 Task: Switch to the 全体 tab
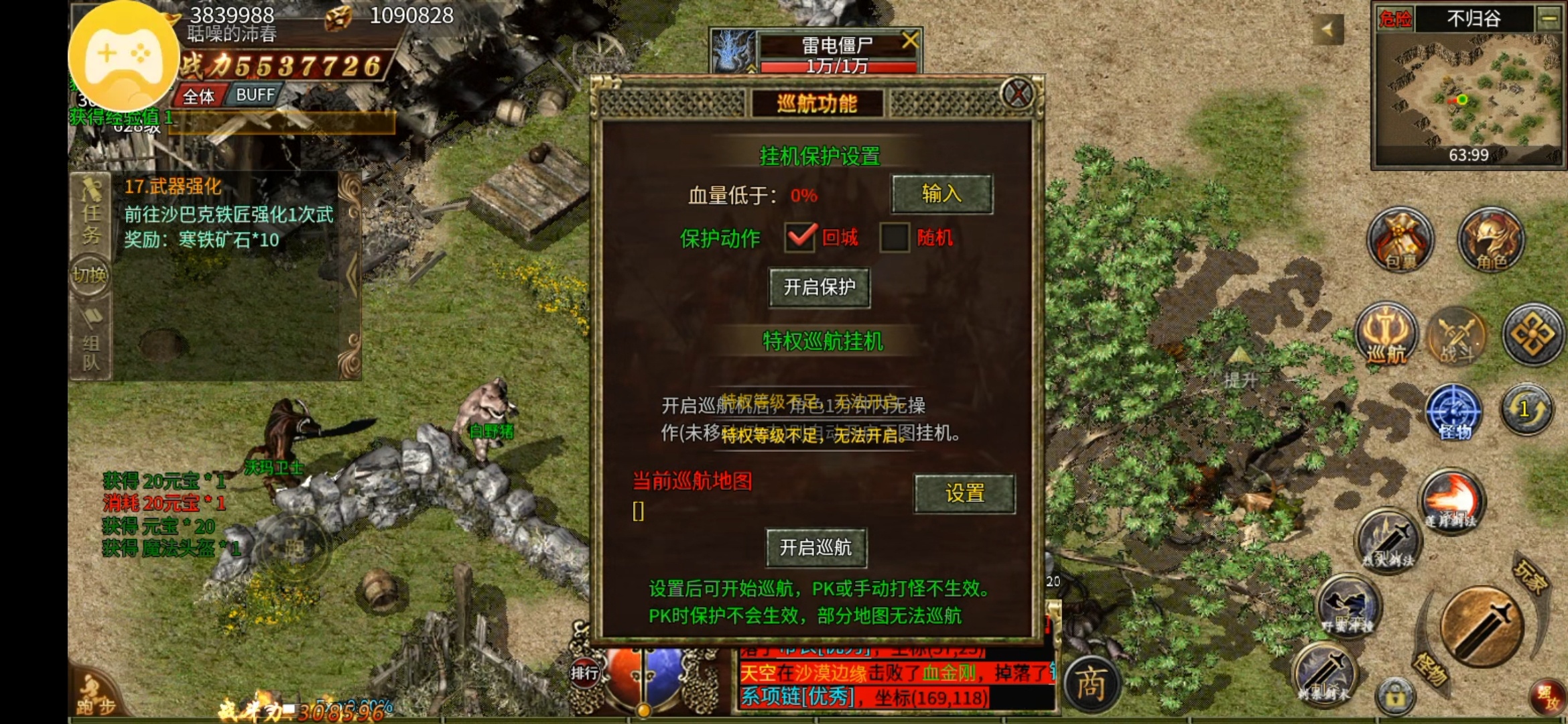pos(199,97)
